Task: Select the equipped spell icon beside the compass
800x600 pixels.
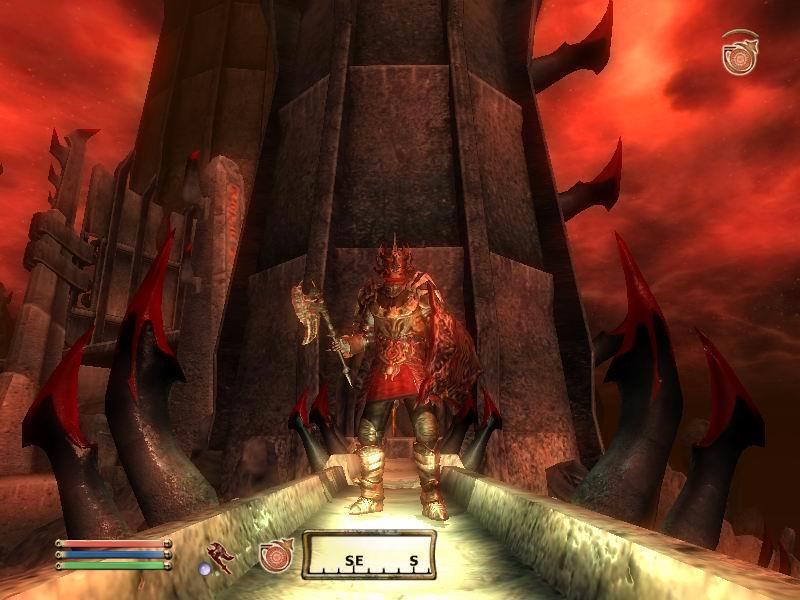Action: click(275, 557)
